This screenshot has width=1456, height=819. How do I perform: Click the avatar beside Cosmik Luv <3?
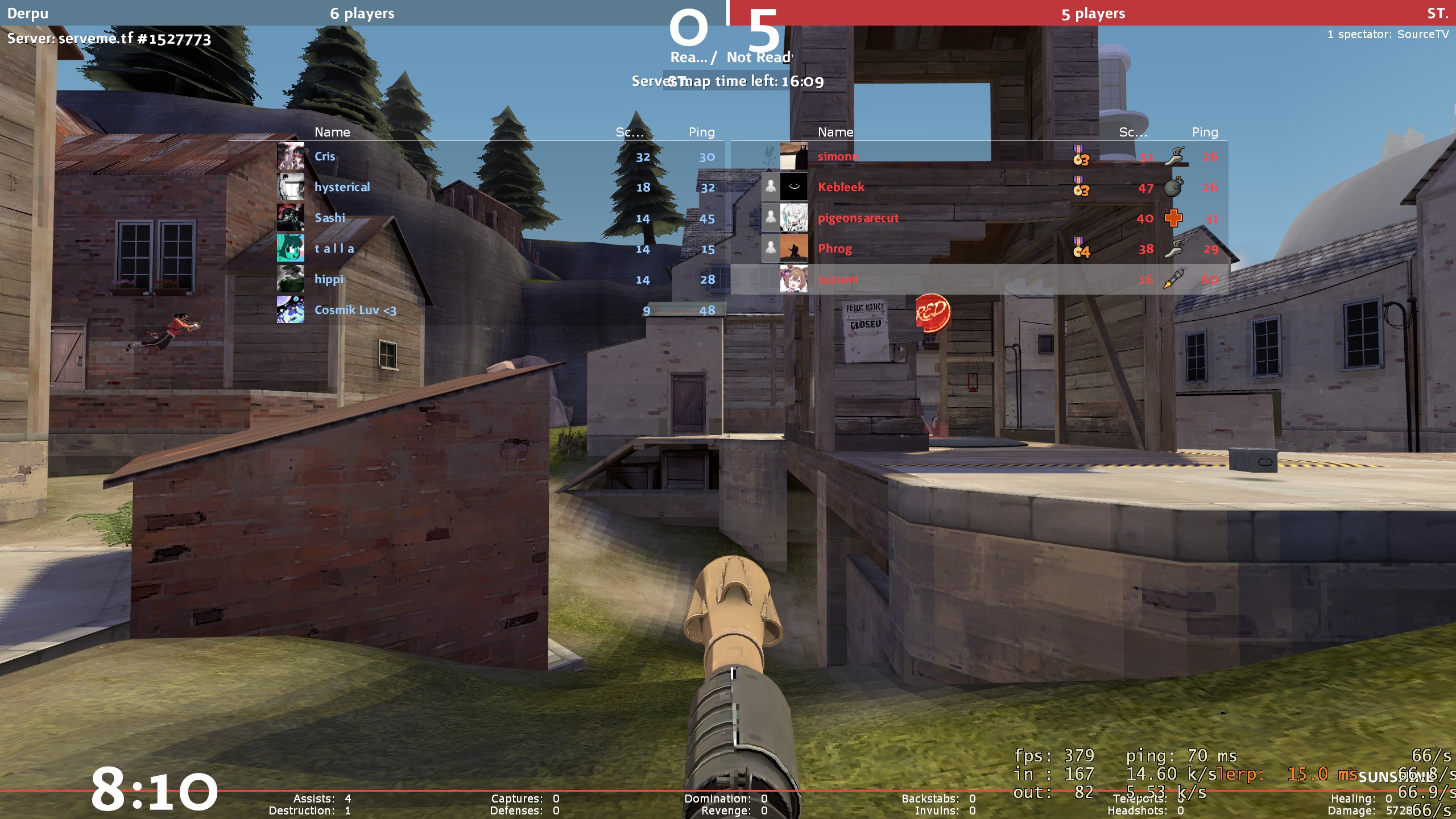point(291,310)
